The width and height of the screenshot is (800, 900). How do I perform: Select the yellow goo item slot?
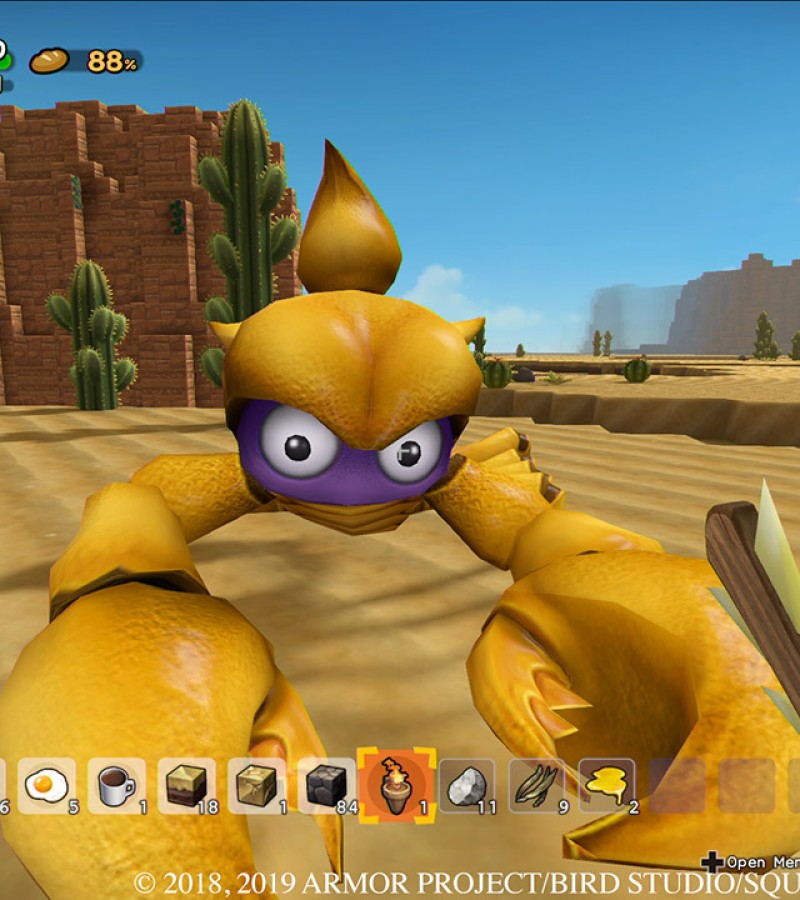607,785
